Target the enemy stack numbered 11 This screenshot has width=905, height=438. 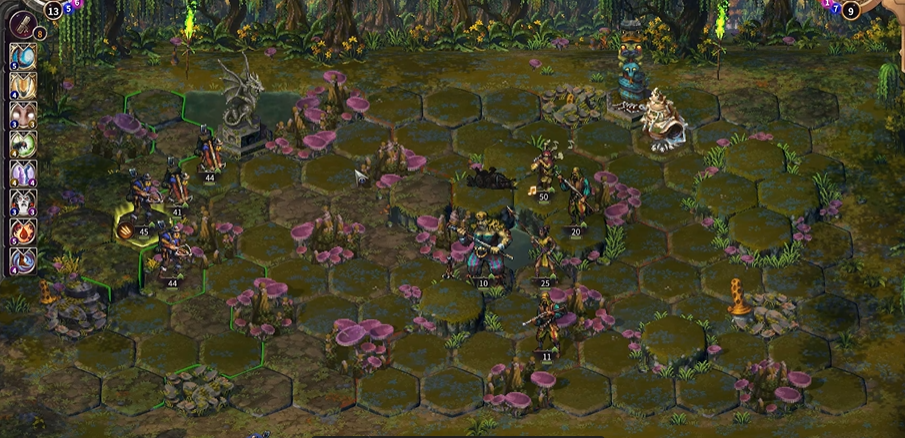point(546,328)
